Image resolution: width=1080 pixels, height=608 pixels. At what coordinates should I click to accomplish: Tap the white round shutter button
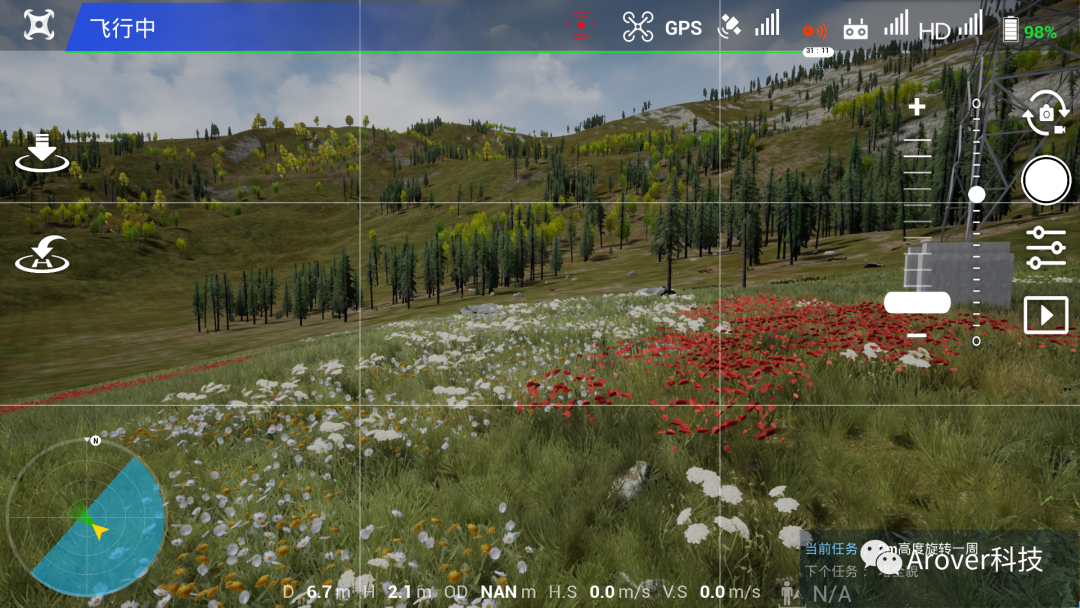point(1046,181)
